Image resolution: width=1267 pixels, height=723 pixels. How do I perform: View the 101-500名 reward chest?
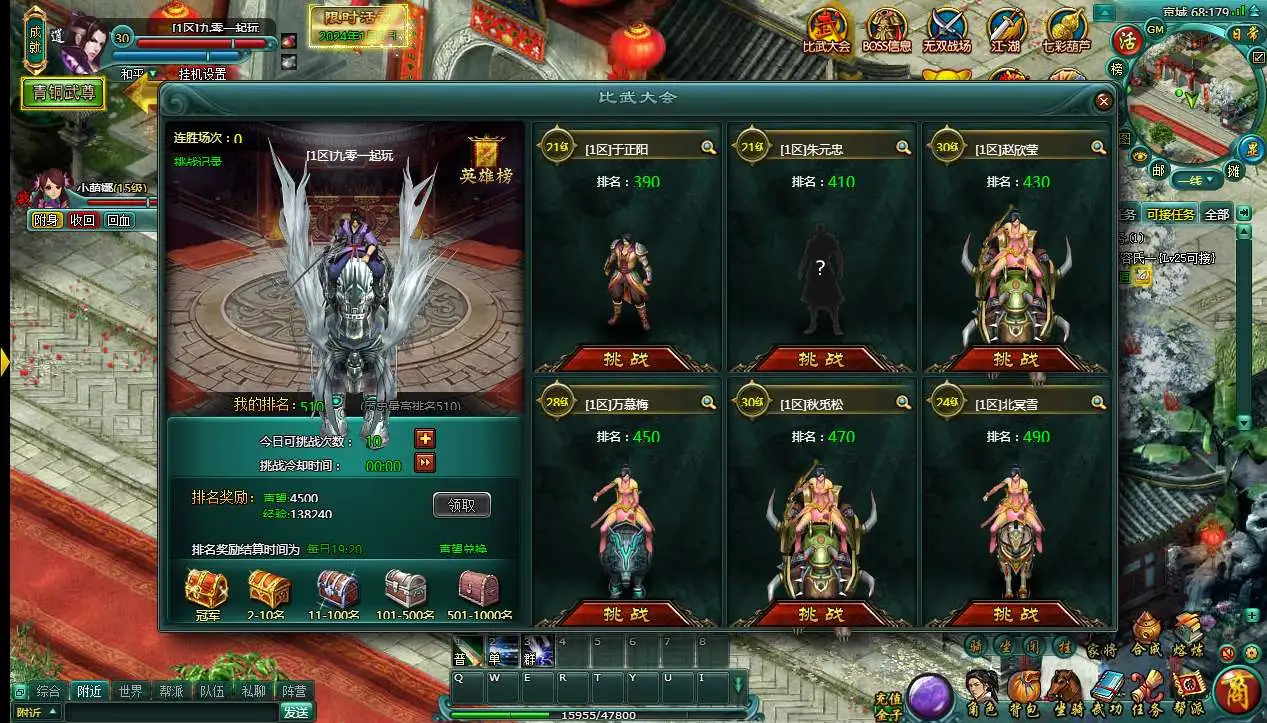tap(405, 590)
